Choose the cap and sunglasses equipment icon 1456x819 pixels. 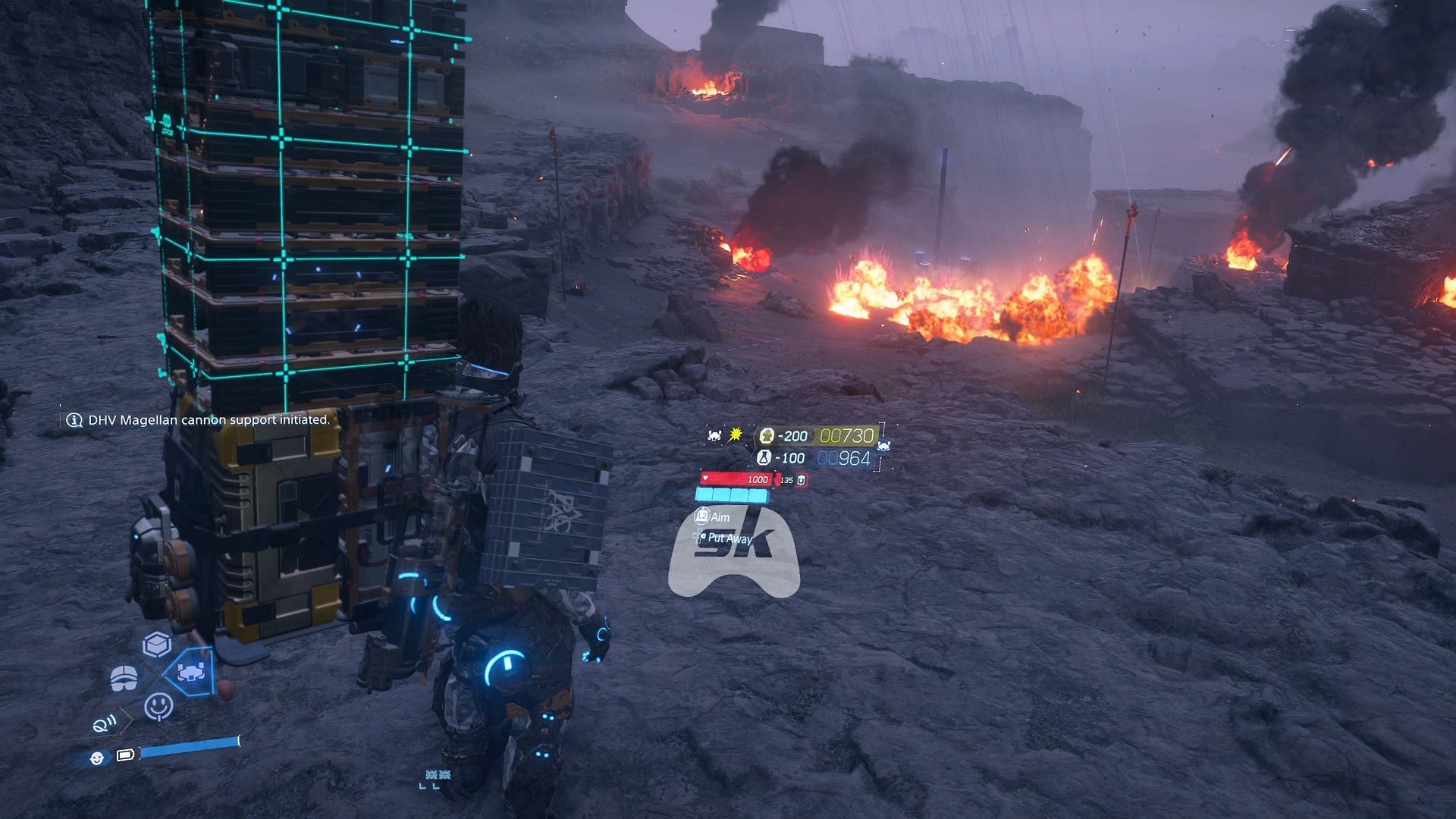pos(124,677)
